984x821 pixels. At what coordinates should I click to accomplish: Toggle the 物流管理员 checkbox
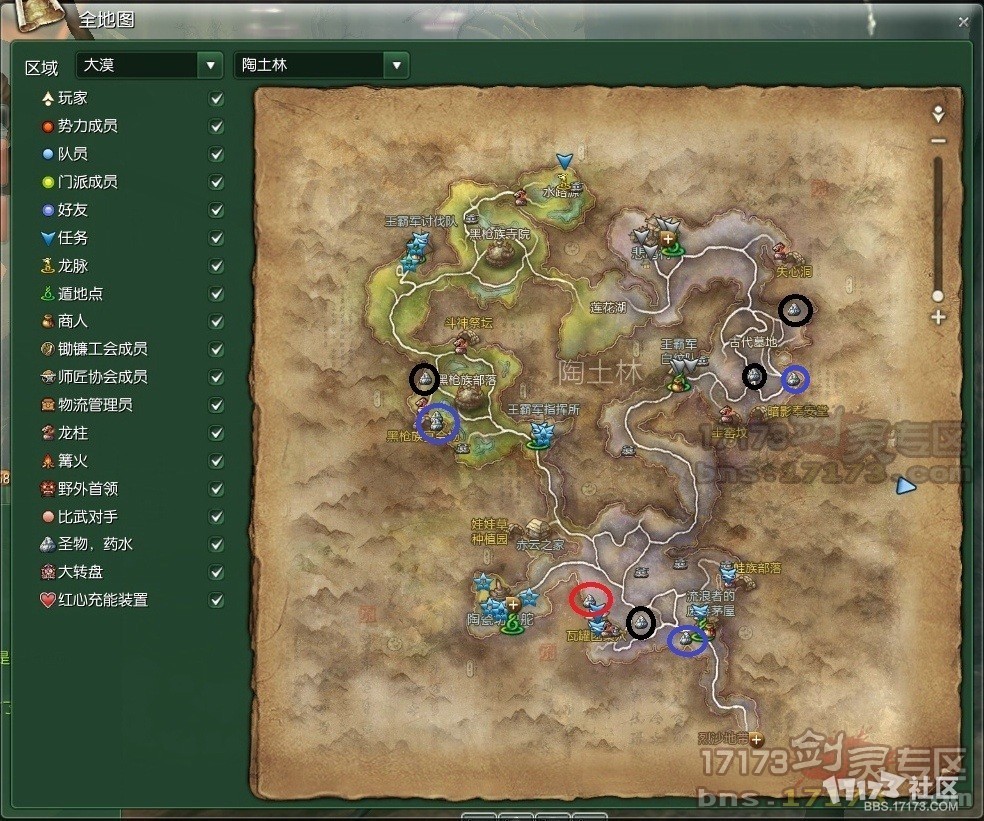216,406
